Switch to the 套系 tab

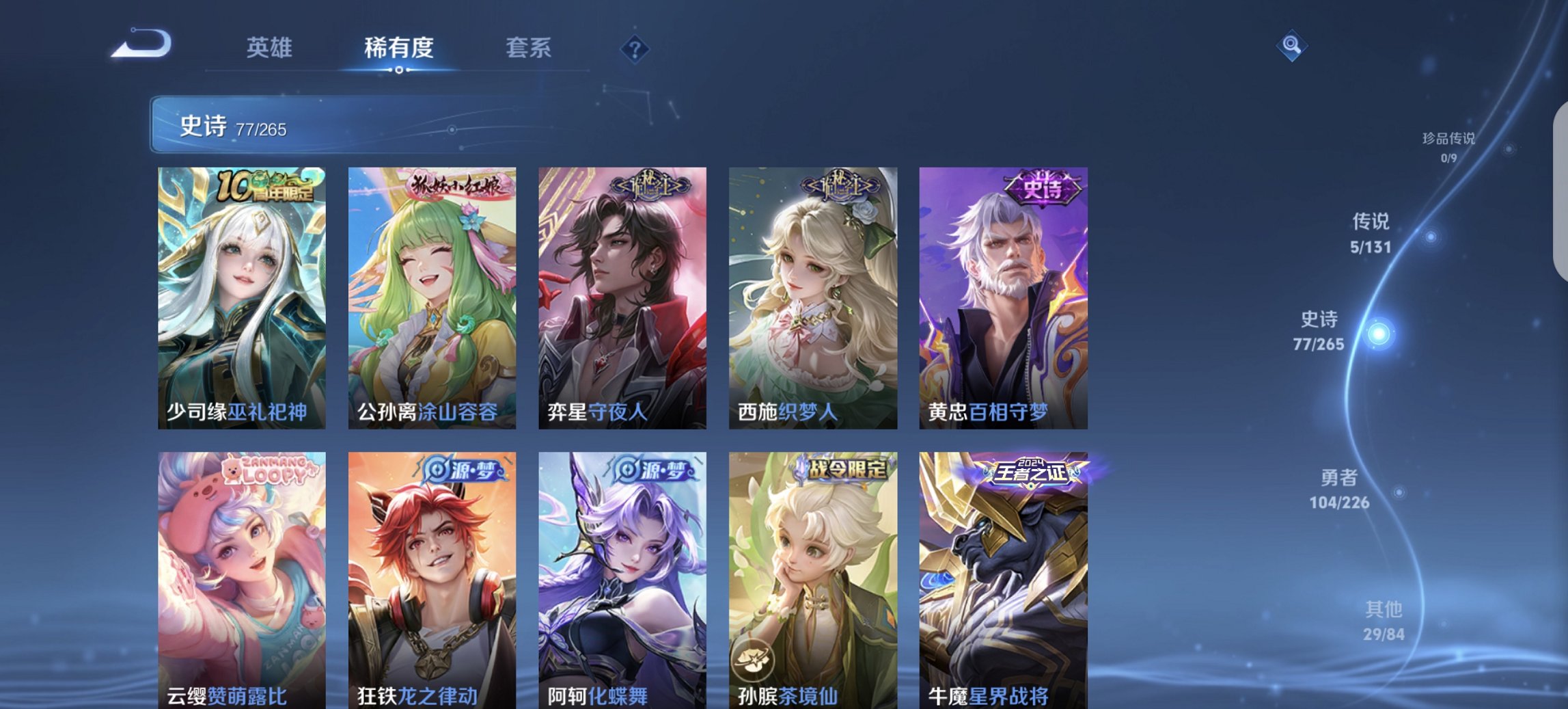click(529, 48)
